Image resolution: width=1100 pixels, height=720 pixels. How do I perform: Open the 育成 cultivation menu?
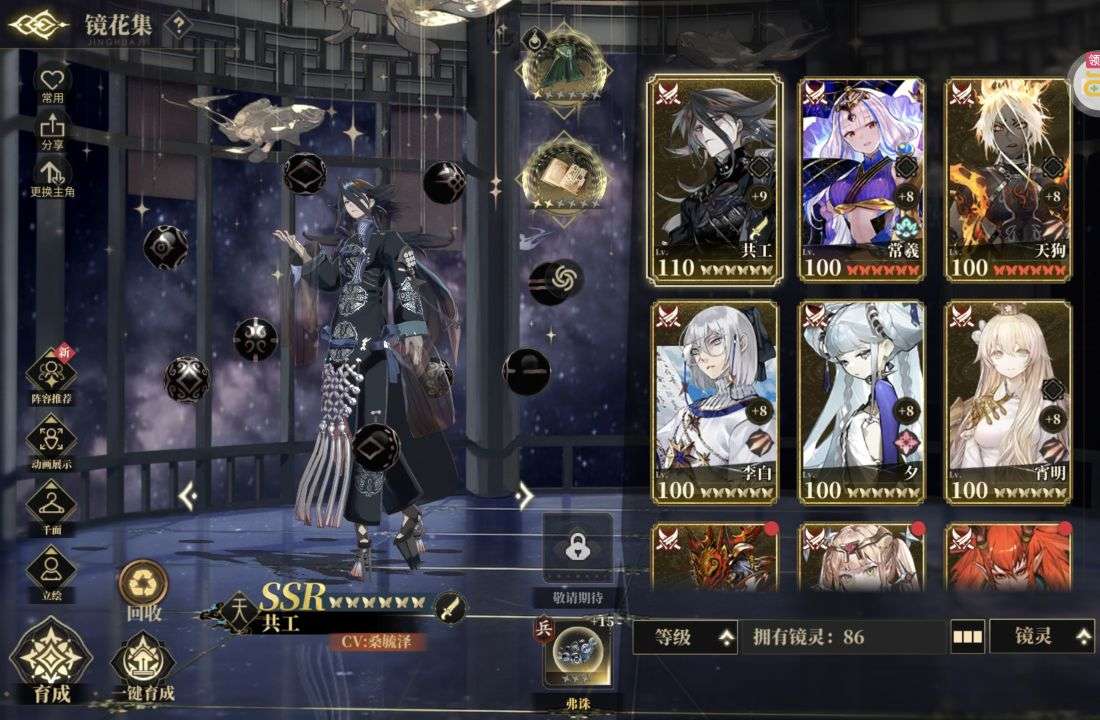point(50,661)
